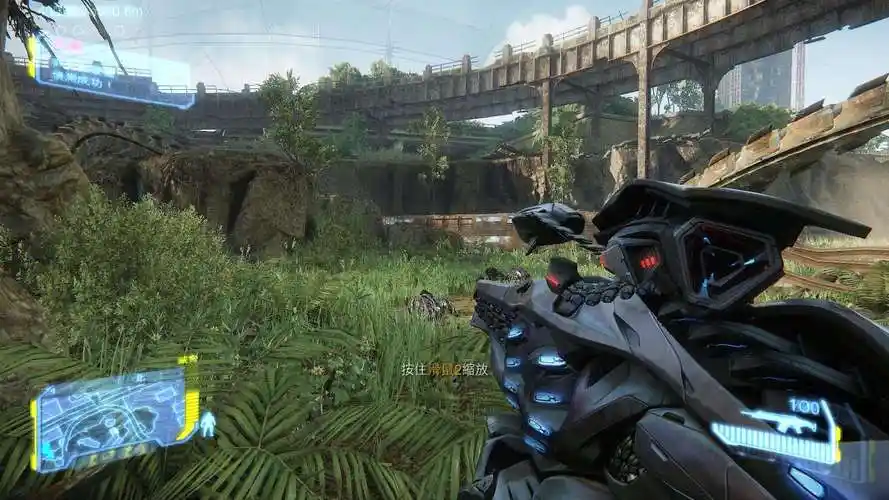This screenshot has width=889, height=500.
Task: Open the objective notification panel
Action: [x=108, y=78]
